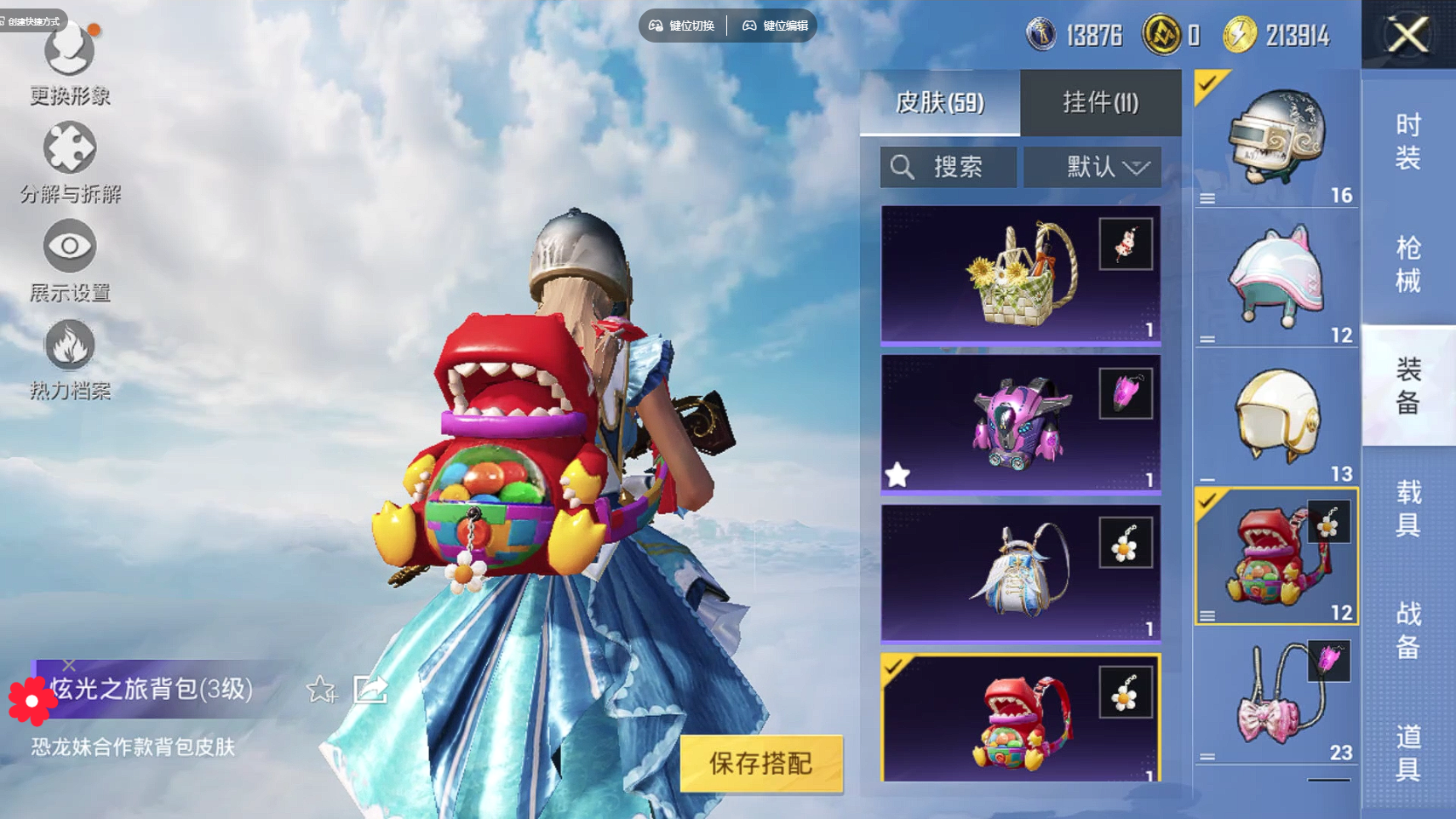
Task: Select the pink robot backpack skin
Action: point(1020,424)
